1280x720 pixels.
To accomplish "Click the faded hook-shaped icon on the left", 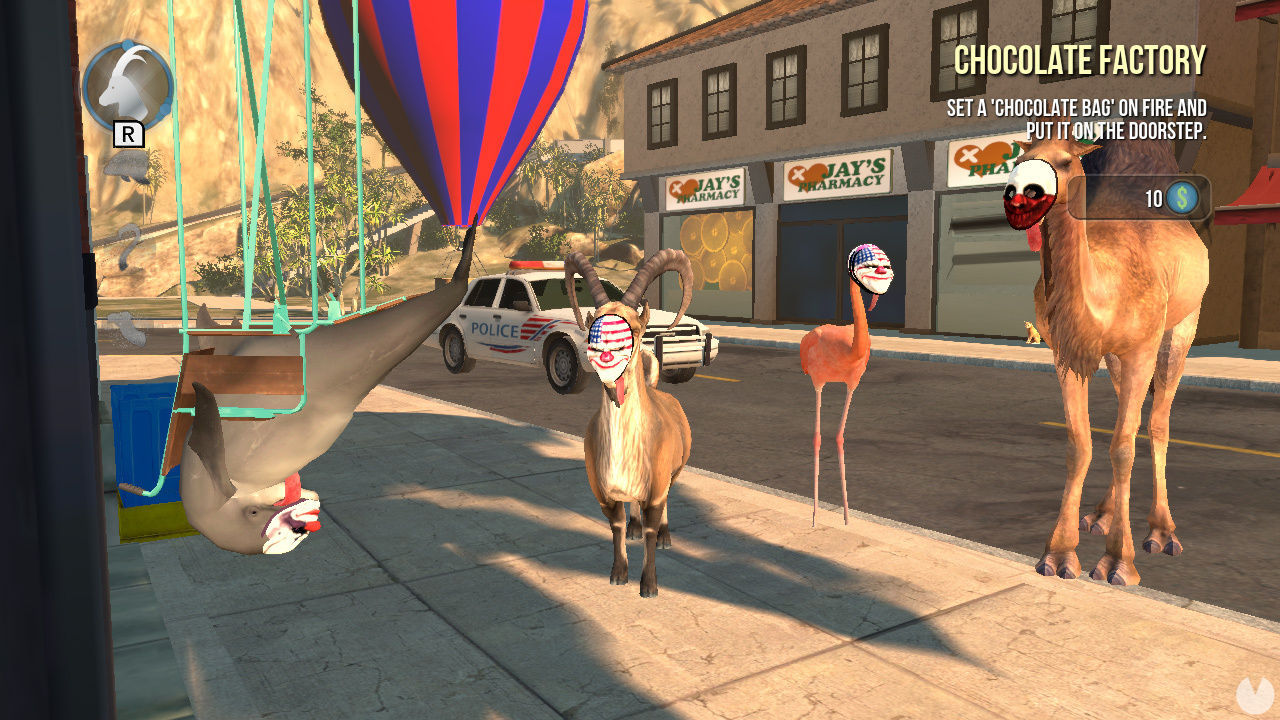I will pos(128,243).
